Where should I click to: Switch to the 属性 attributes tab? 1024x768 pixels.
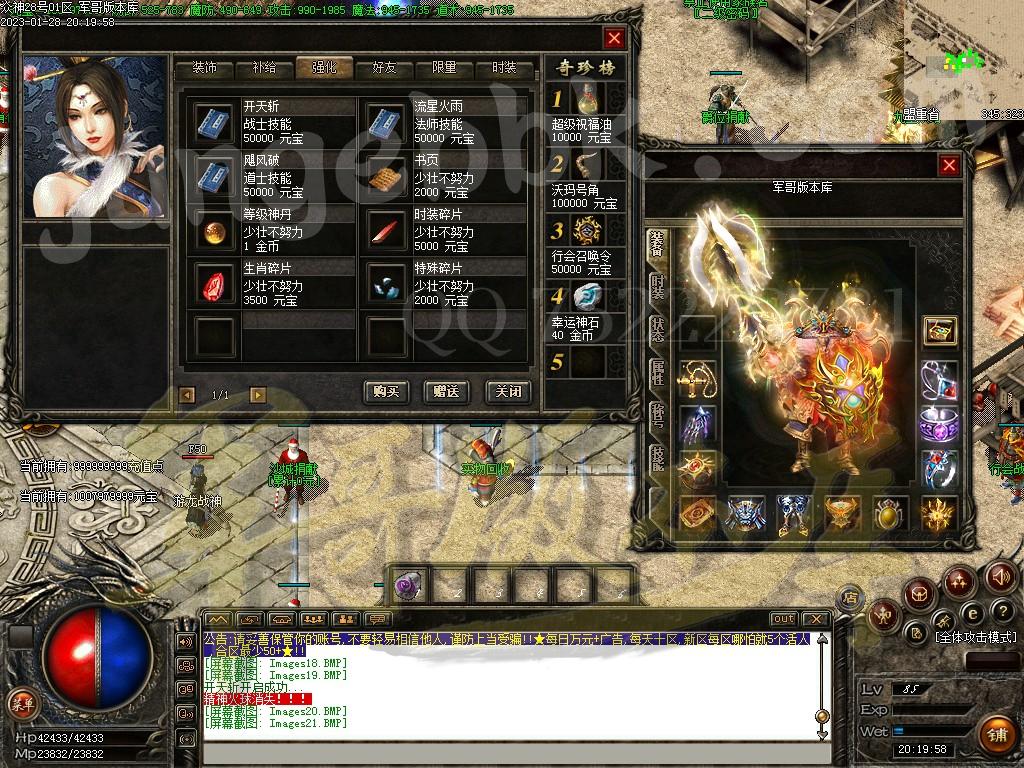657,373
